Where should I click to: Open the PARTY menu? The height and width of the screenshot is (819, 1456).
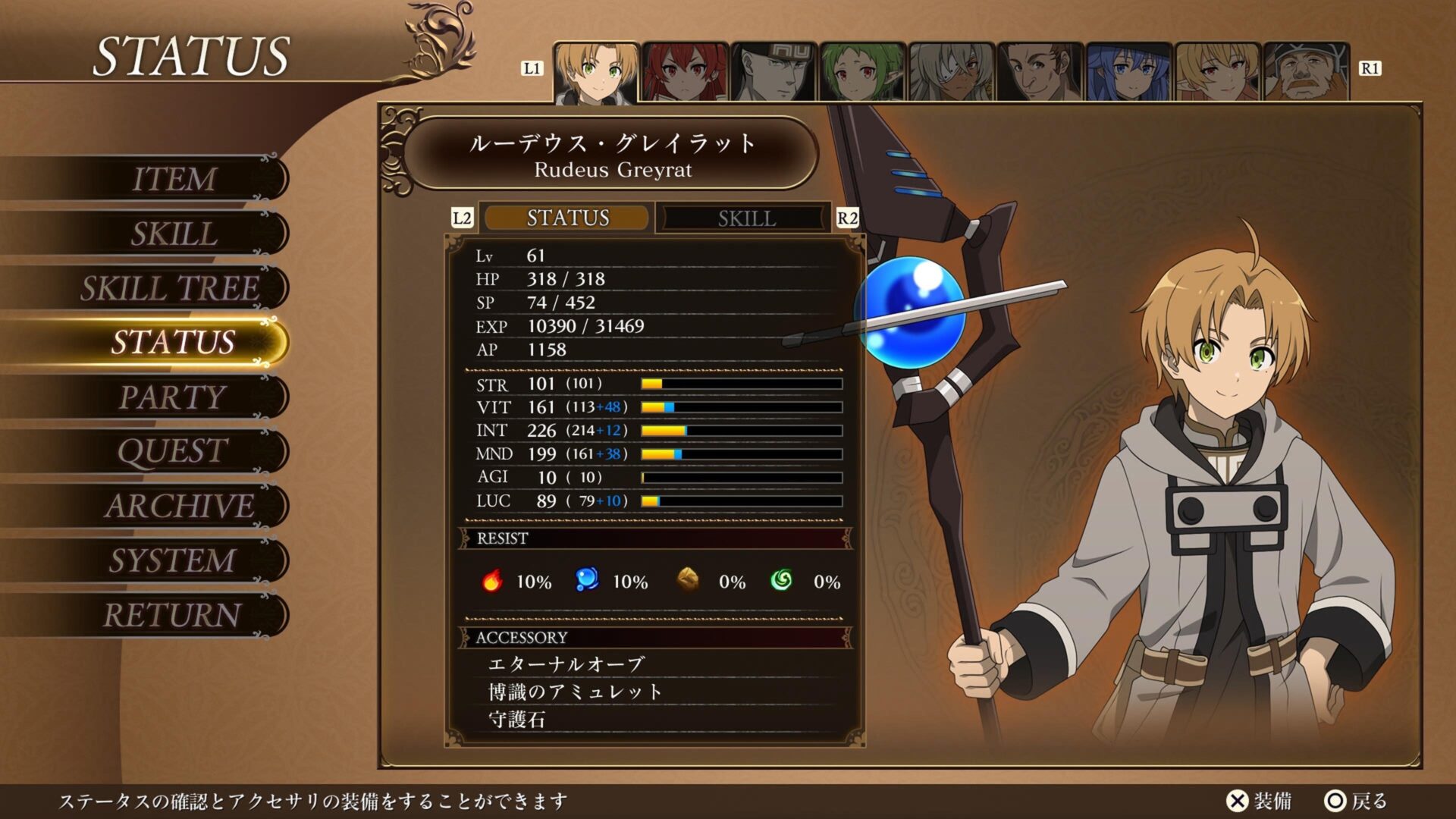pos(173,397)
